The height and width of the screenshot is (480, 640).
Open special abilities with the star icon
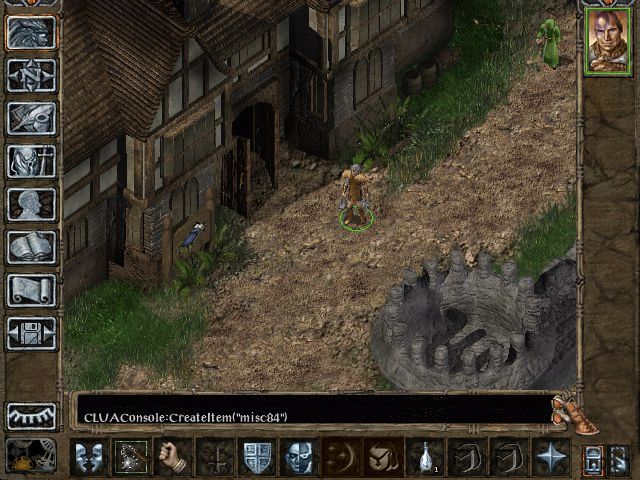pos(551,457)
